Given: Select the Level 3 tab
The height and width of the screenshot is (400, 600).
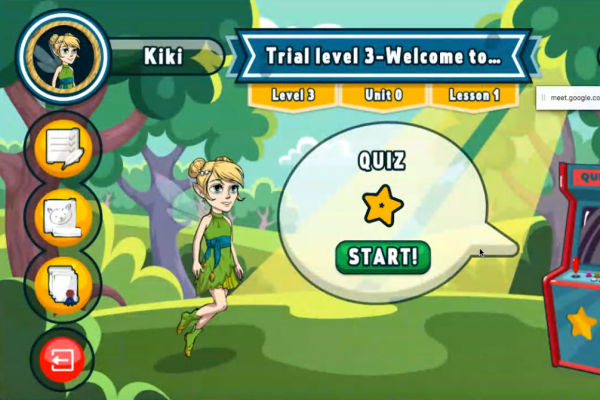Looking at the screenshot, I should pos(292,95).
